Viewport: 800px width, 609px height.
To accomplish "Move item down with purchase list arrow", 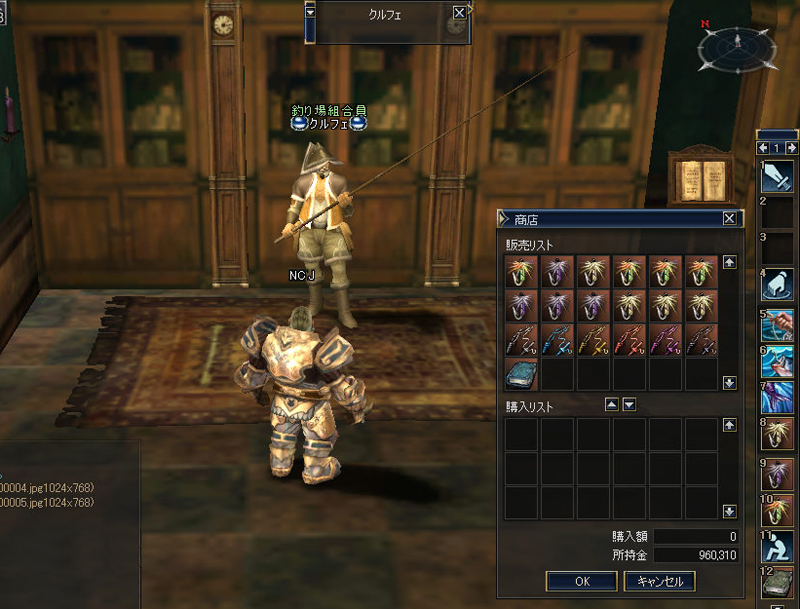I will tap(629, 404).
